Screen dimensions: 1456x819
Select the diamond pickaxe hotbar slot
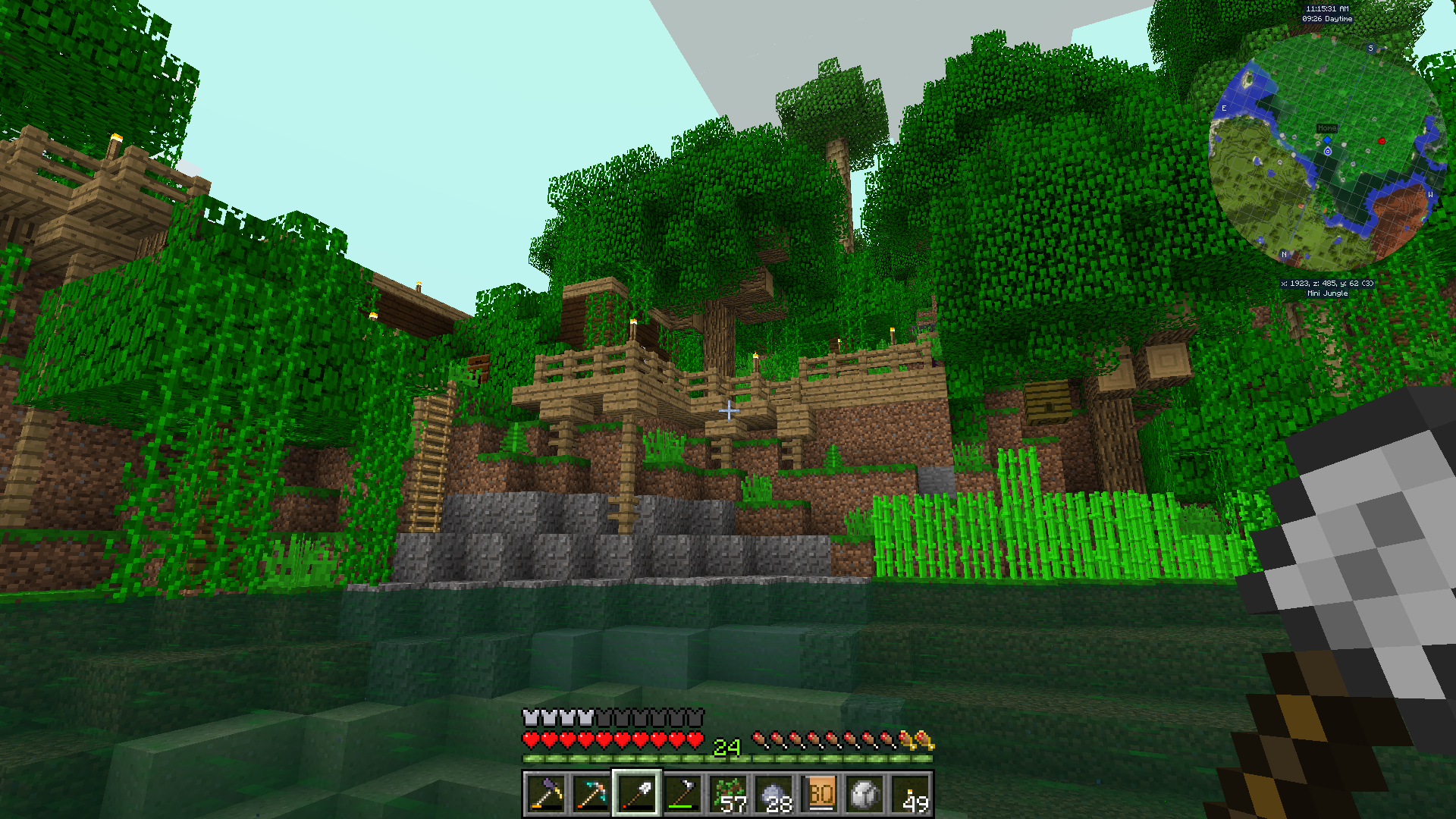(x=591, y=794)
